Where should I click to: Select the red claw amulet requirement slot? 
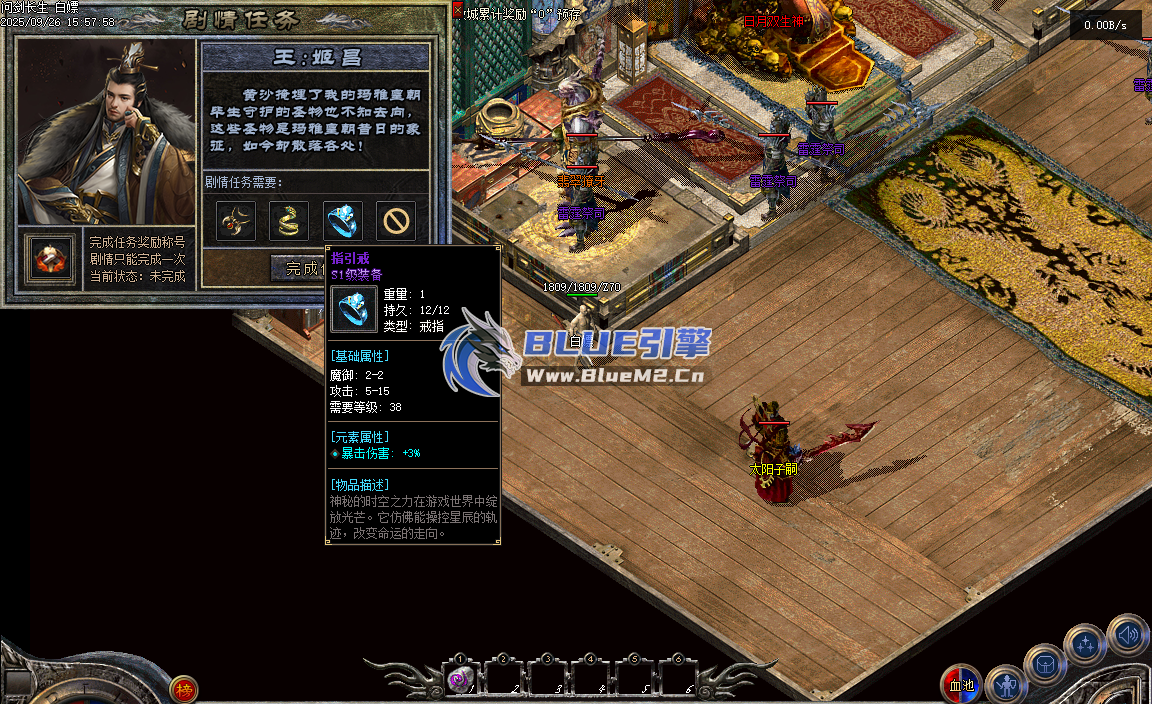coord(237,221)
